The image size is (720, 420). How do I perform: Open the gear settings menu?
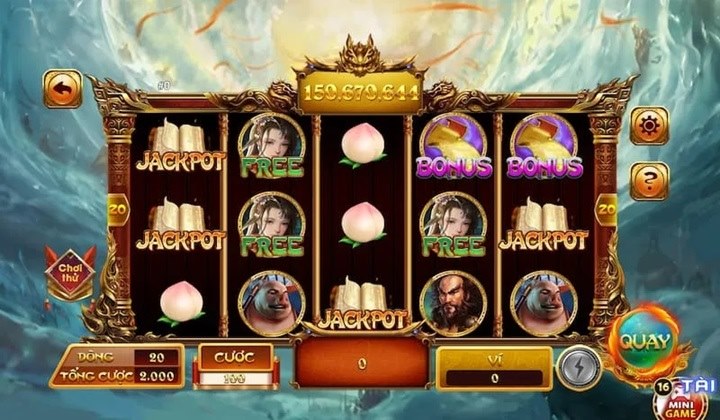click(649, 127)
